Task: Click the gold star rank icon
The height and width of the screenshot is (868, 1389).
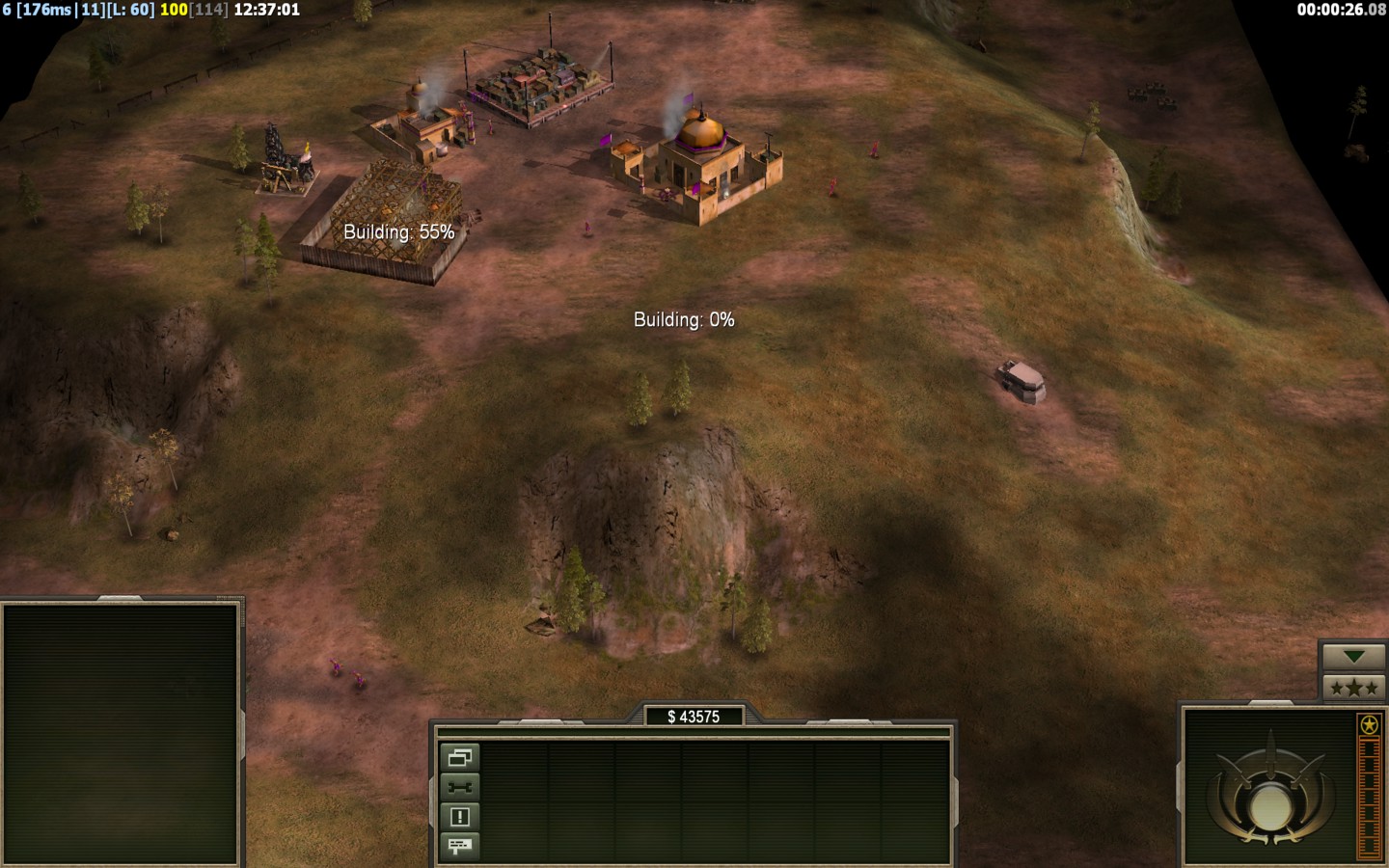Action: click(1369, 725)
